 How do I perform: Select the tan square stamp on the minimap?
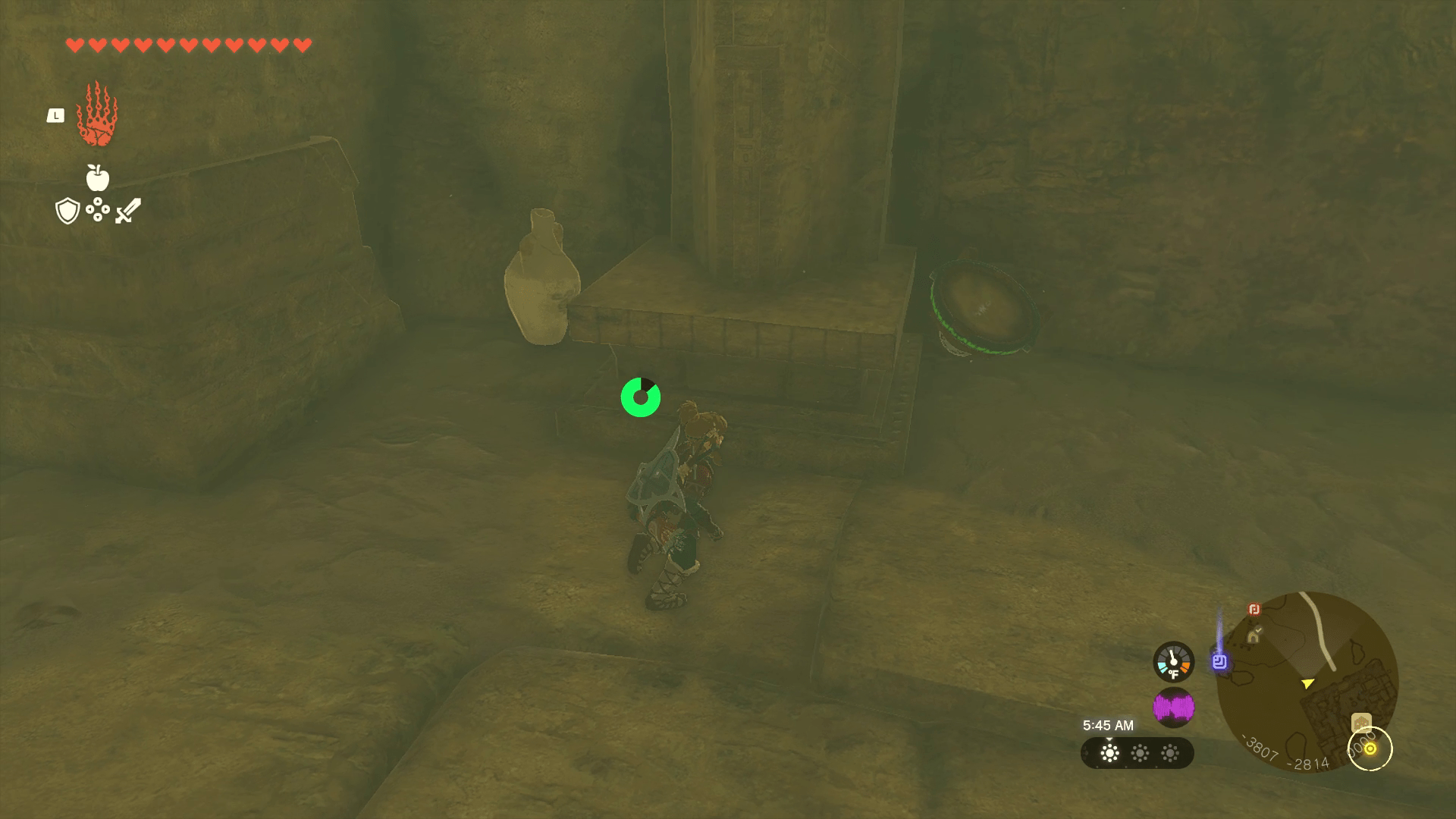click(x=1361, y=722)
